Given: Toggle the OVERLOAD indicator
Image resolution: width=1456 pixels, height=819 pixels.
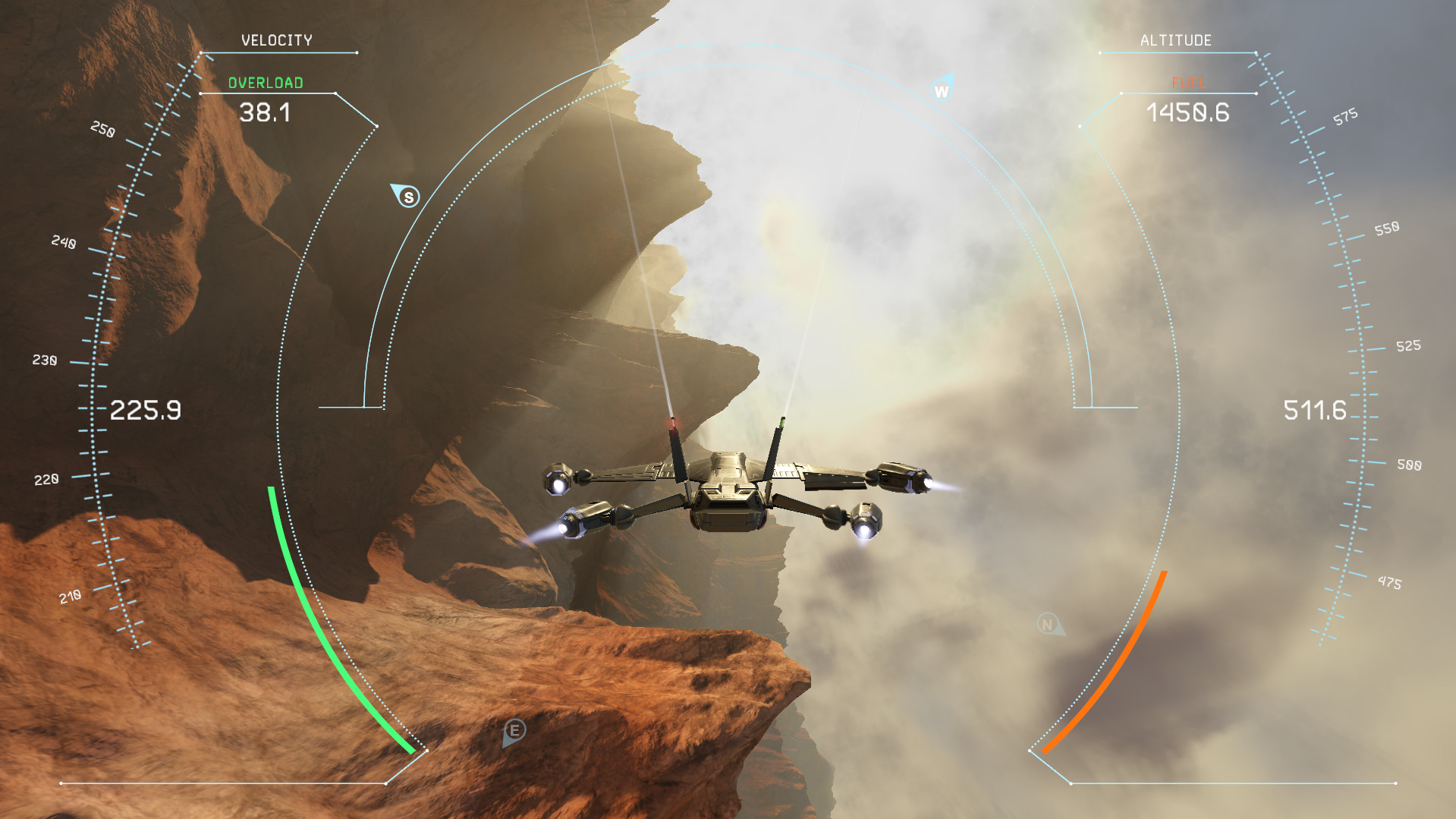Looking at the screenshot, I should (x=265, y=83).
